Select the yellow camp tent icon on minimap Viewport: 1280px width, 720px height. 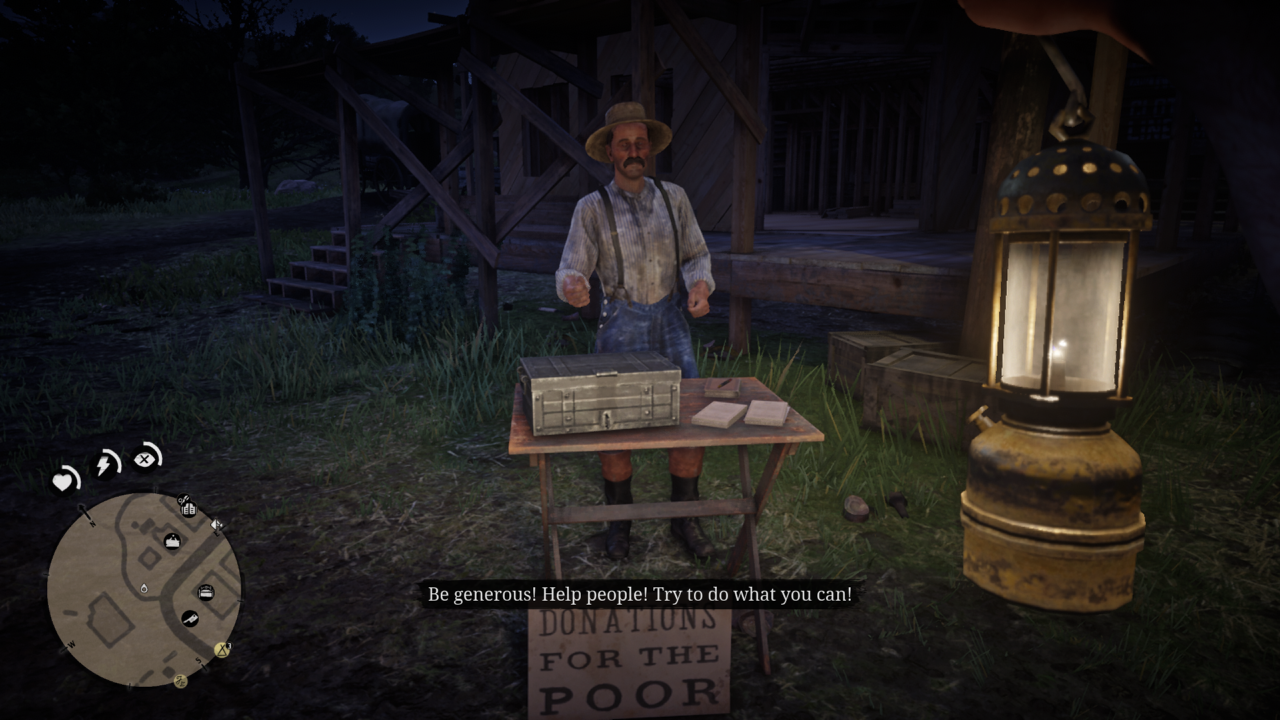221,650
